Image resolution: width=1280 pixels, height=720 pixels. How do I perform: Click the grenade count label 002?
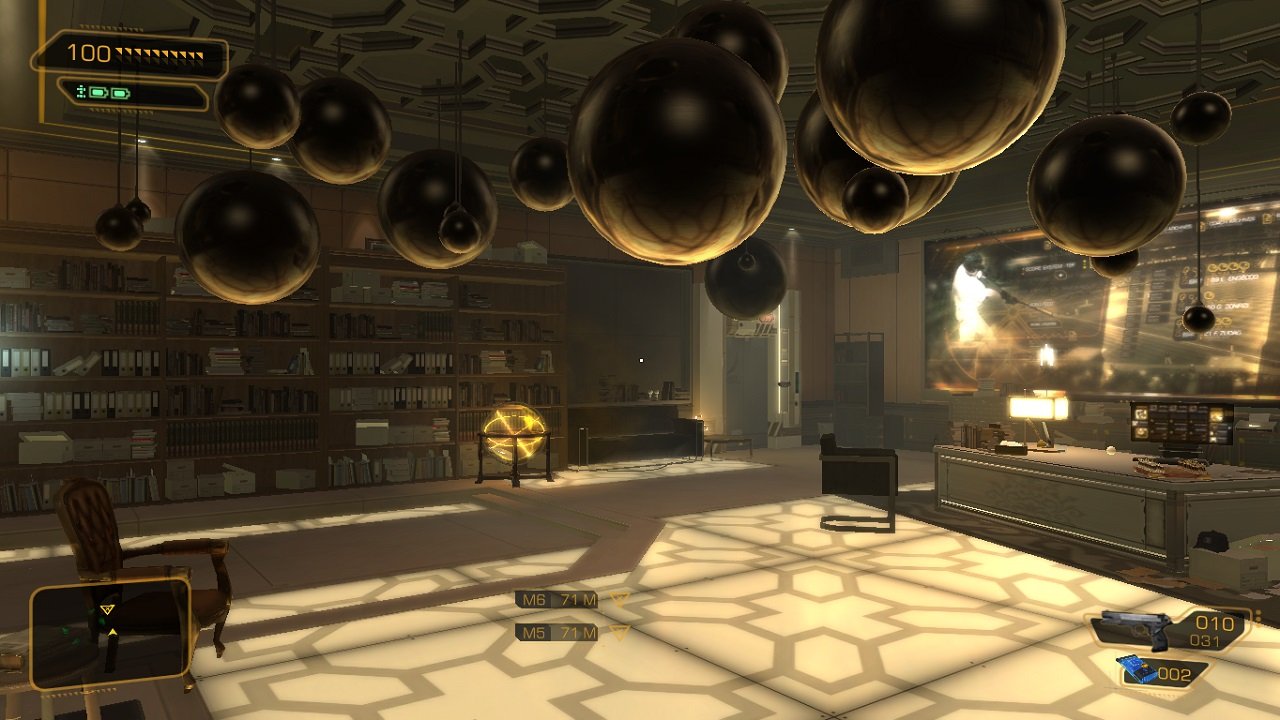point(1175,674)
